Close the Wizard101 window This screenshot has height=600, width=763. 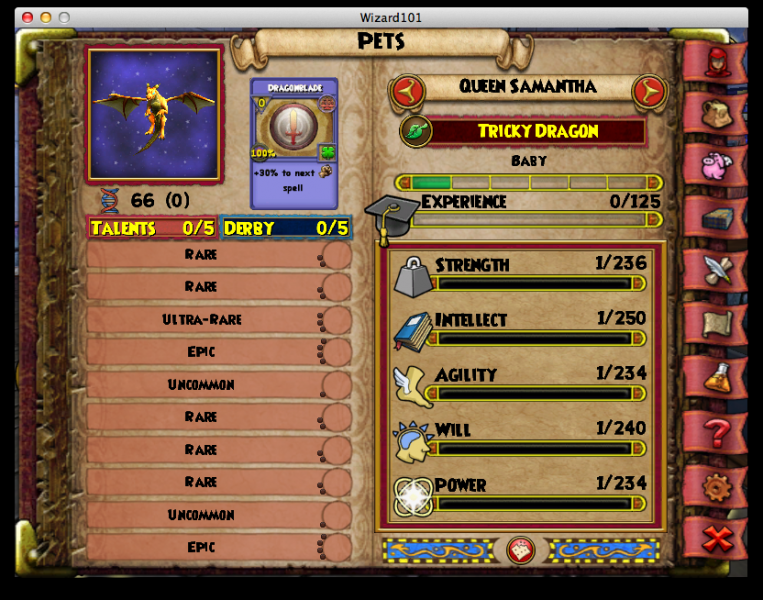pos(27,17)
